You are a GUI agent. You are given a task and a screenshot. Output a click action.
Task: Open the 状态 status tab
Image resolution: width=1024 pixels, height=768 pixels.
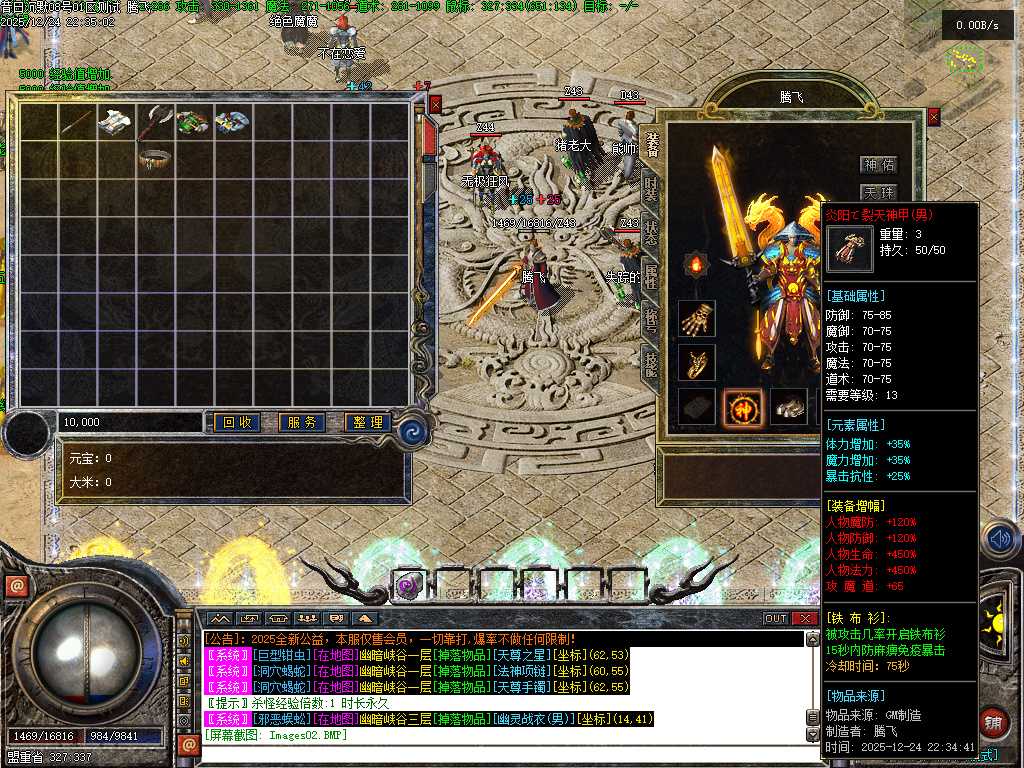pyautogui.click(x=651, y=233)
